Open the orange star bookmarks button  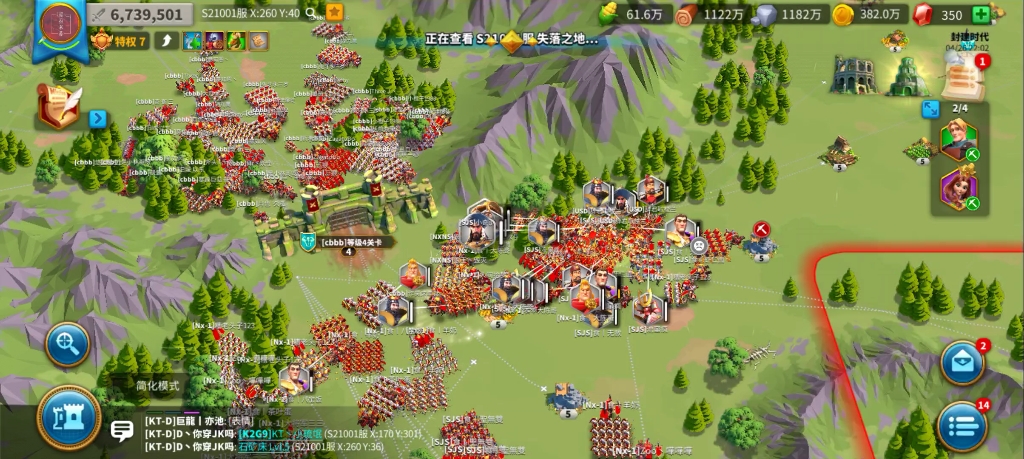pos(334,13)
